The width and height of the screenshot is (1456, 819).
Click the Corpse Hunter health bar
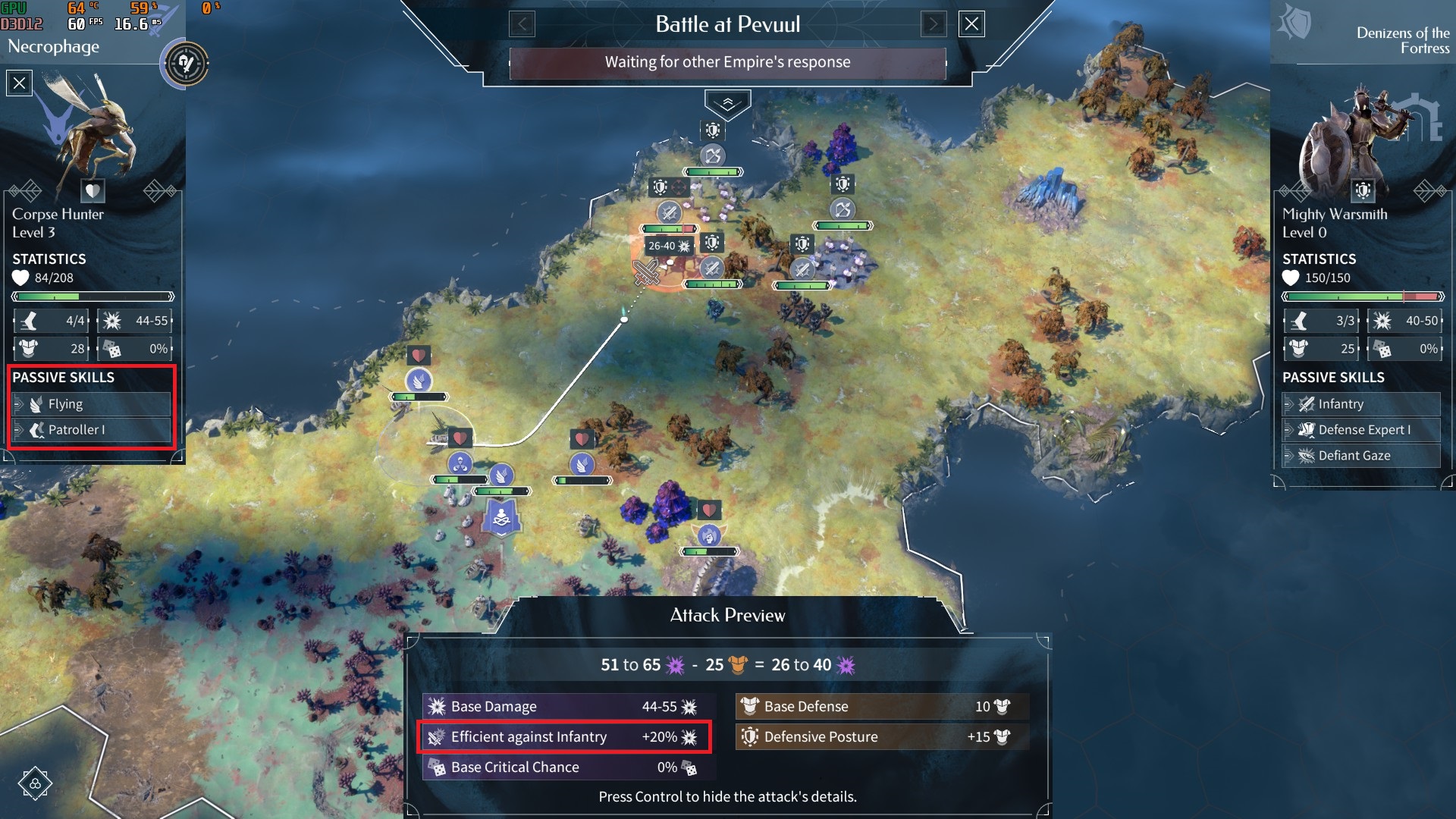pos(91,296)
